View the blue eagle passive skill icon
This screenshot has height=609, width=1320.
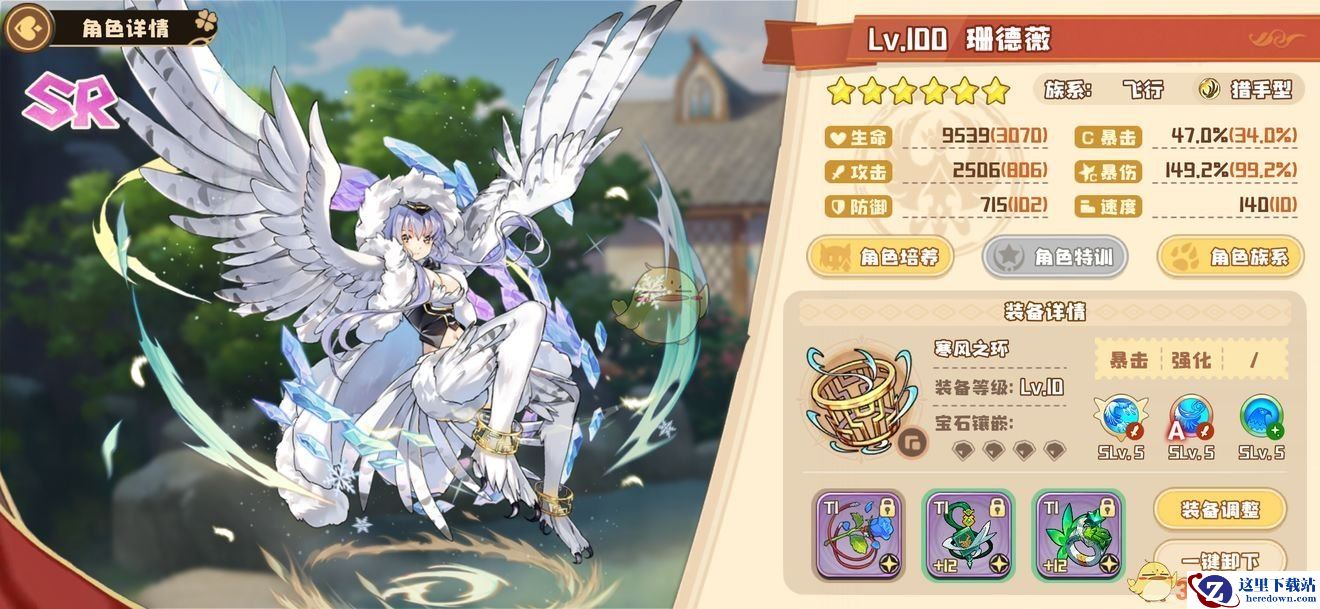[1261, 417]
